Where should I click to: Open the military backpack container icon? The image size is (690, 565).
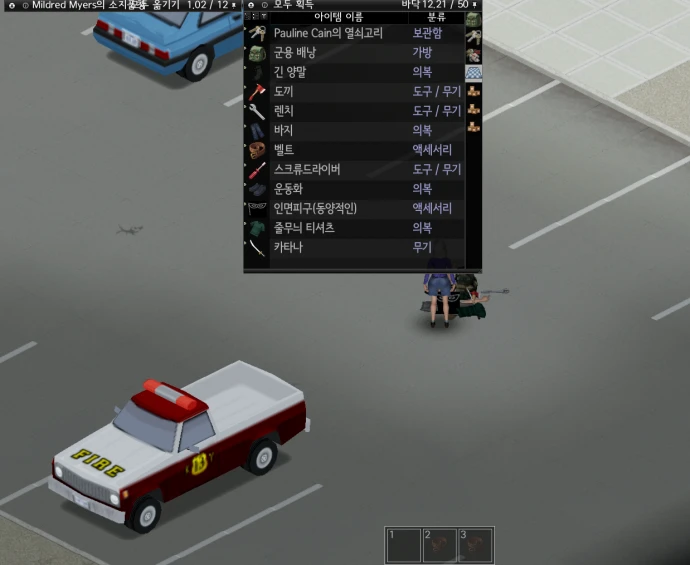pos(473,21)
